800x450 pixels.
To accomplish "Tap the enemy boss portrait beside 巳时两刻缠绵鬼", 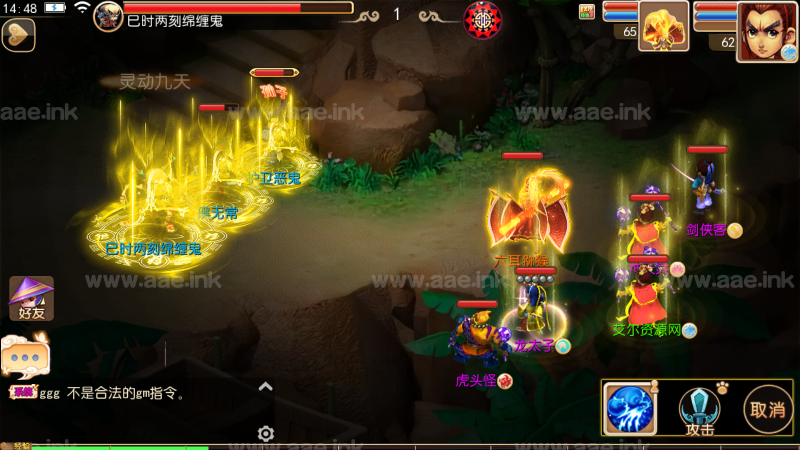I will [x=108, y=16].
